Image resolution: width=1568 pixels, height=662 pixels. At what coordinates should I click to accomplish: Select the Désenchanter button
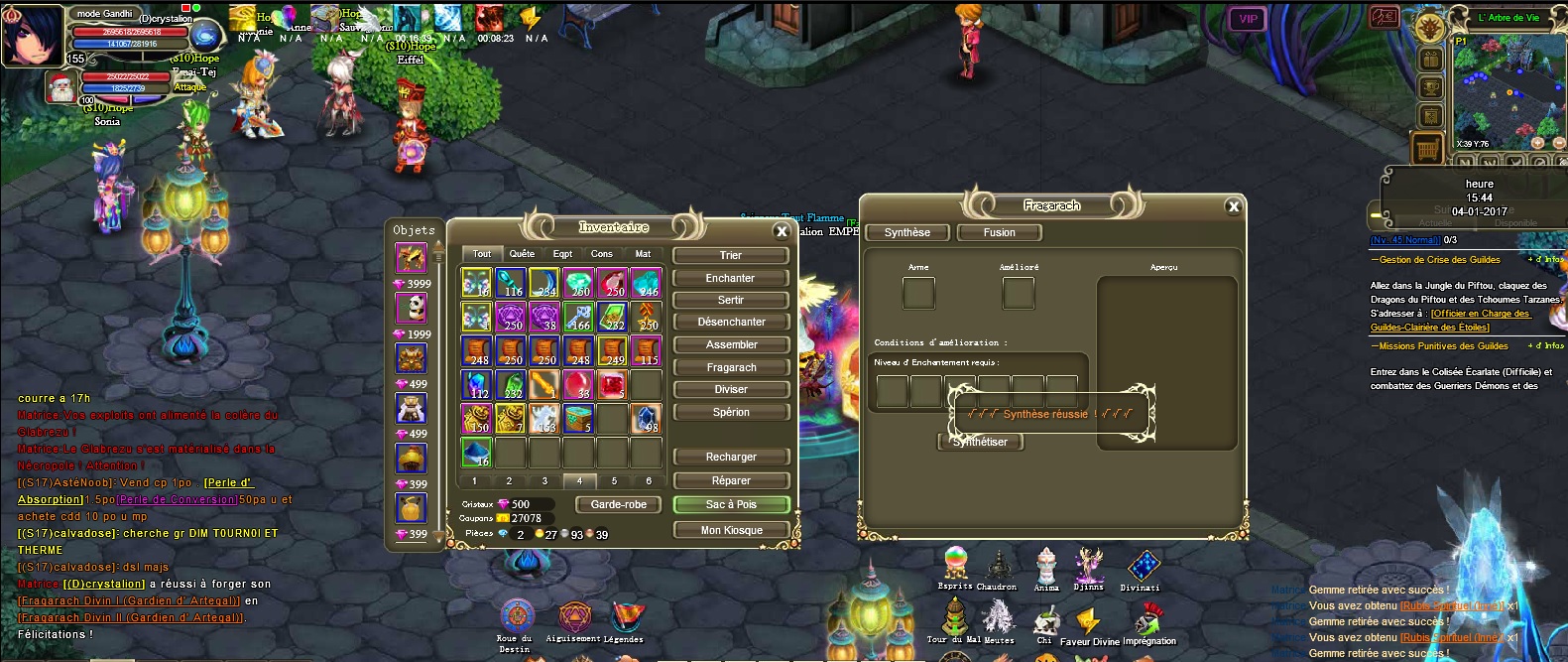tap(731, 323)
